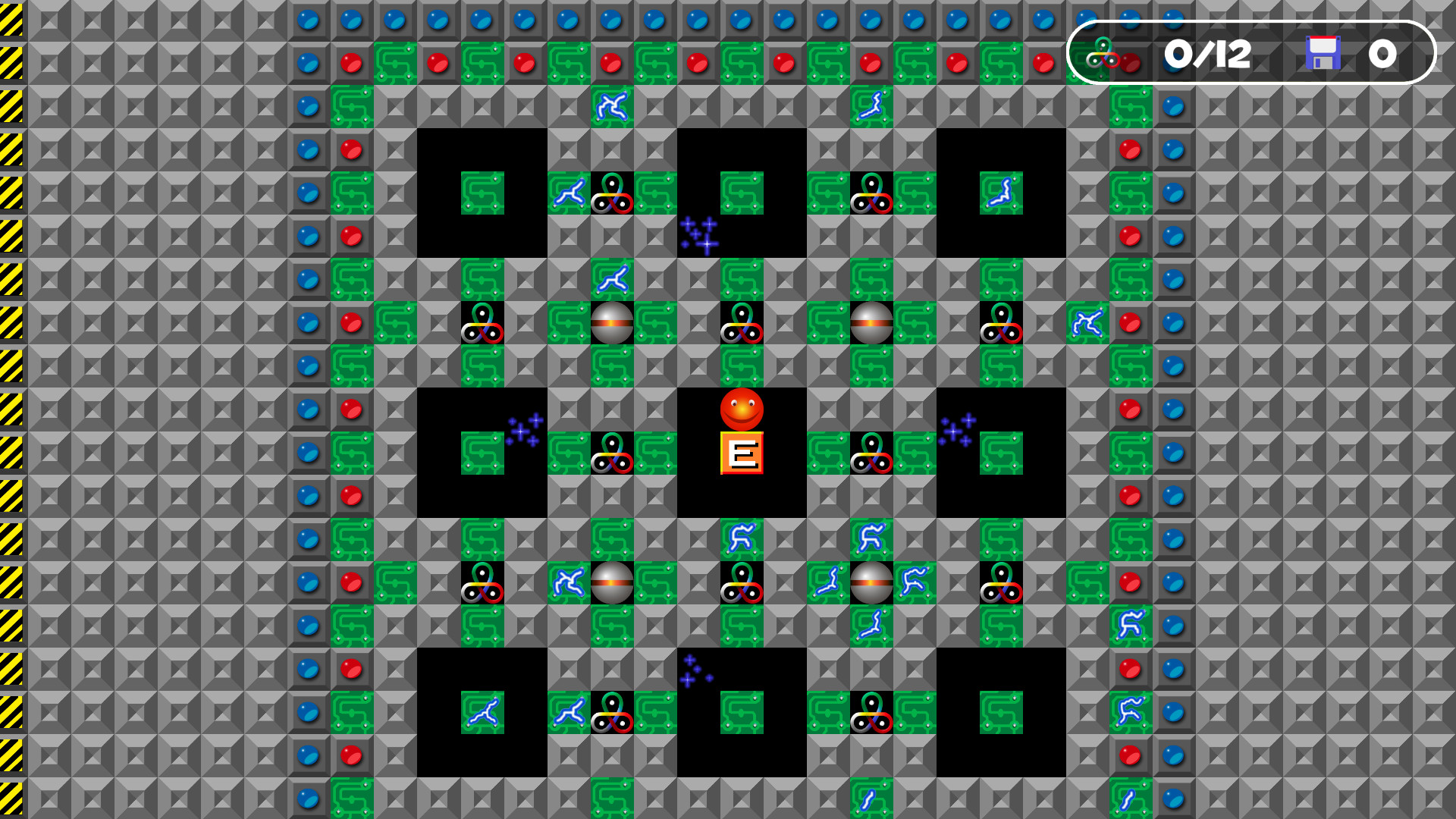Click the atom pickup left of the exit block
This screenshot has height=819, width=1456.
[612, 453]
